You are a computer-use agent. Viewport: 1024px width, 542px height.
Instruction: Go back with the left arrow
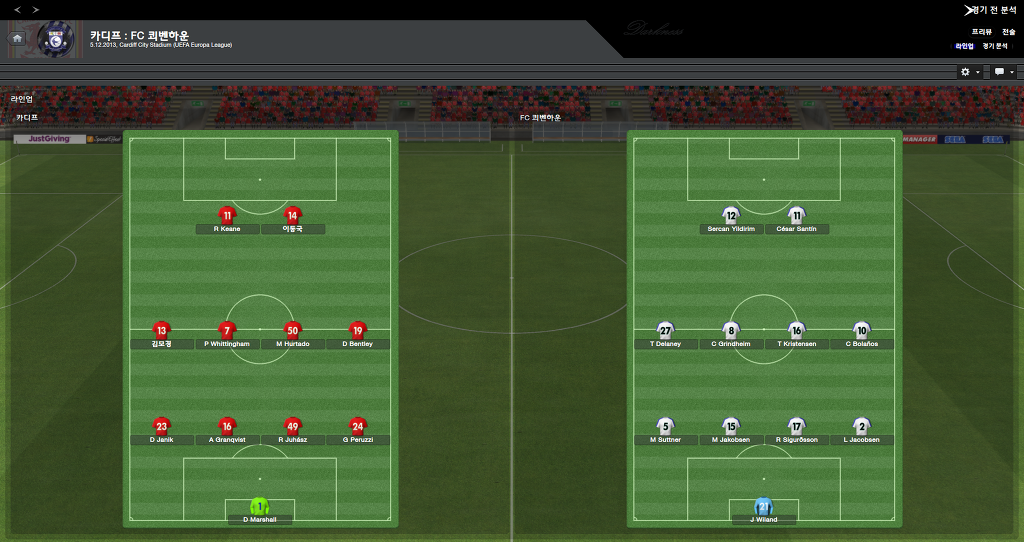16,9
